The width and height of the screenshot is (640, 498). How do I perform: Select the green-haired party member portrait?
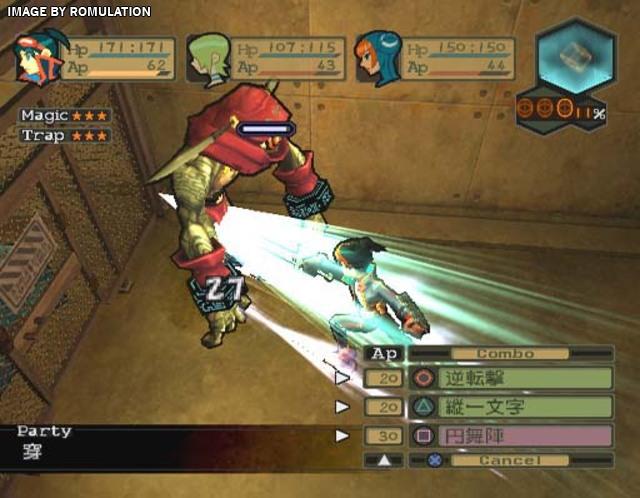(x=209, y=58)
